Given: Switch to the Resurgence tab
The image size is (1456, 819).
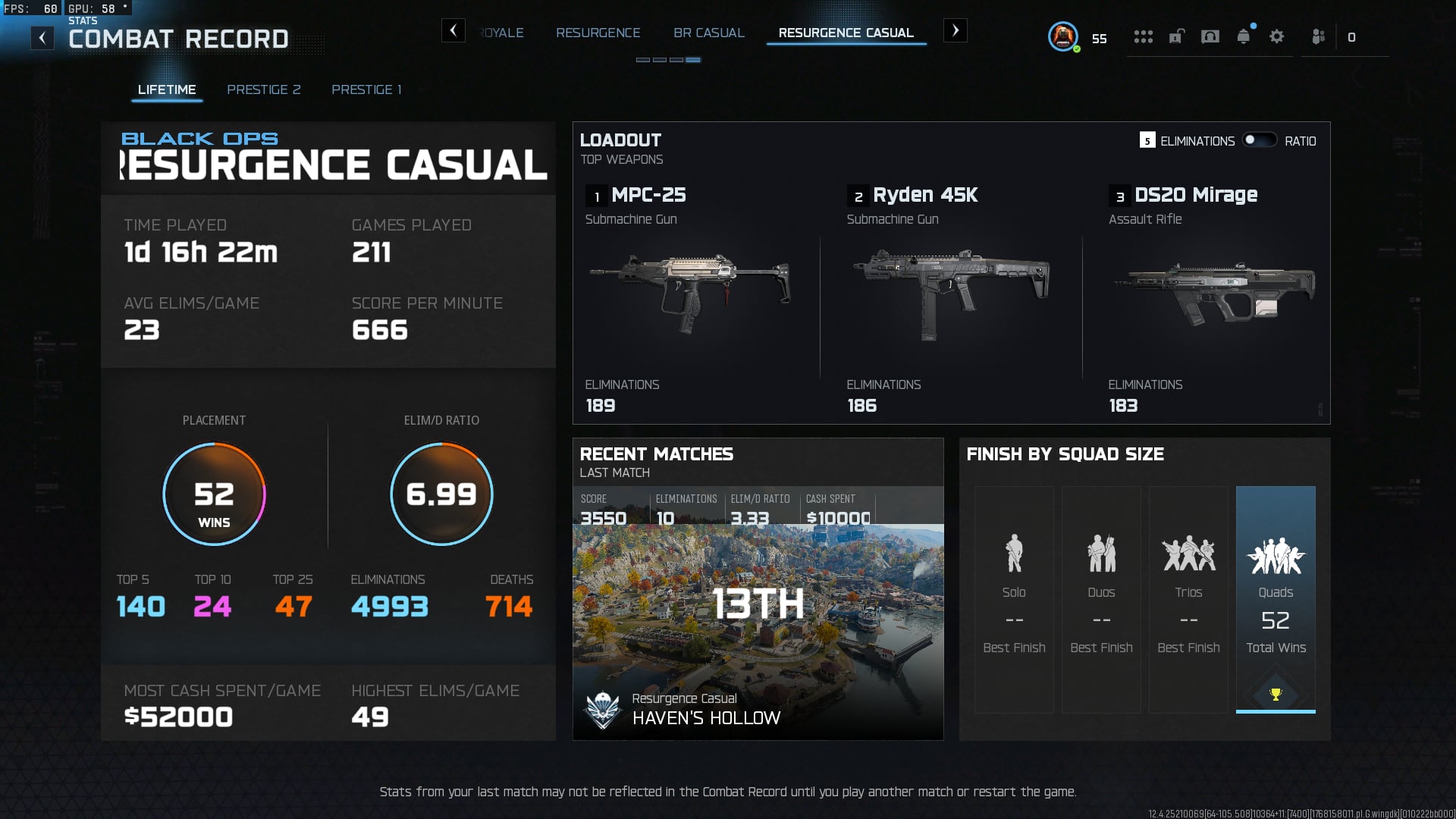Looking at the screenshot, I should point(598,33).
